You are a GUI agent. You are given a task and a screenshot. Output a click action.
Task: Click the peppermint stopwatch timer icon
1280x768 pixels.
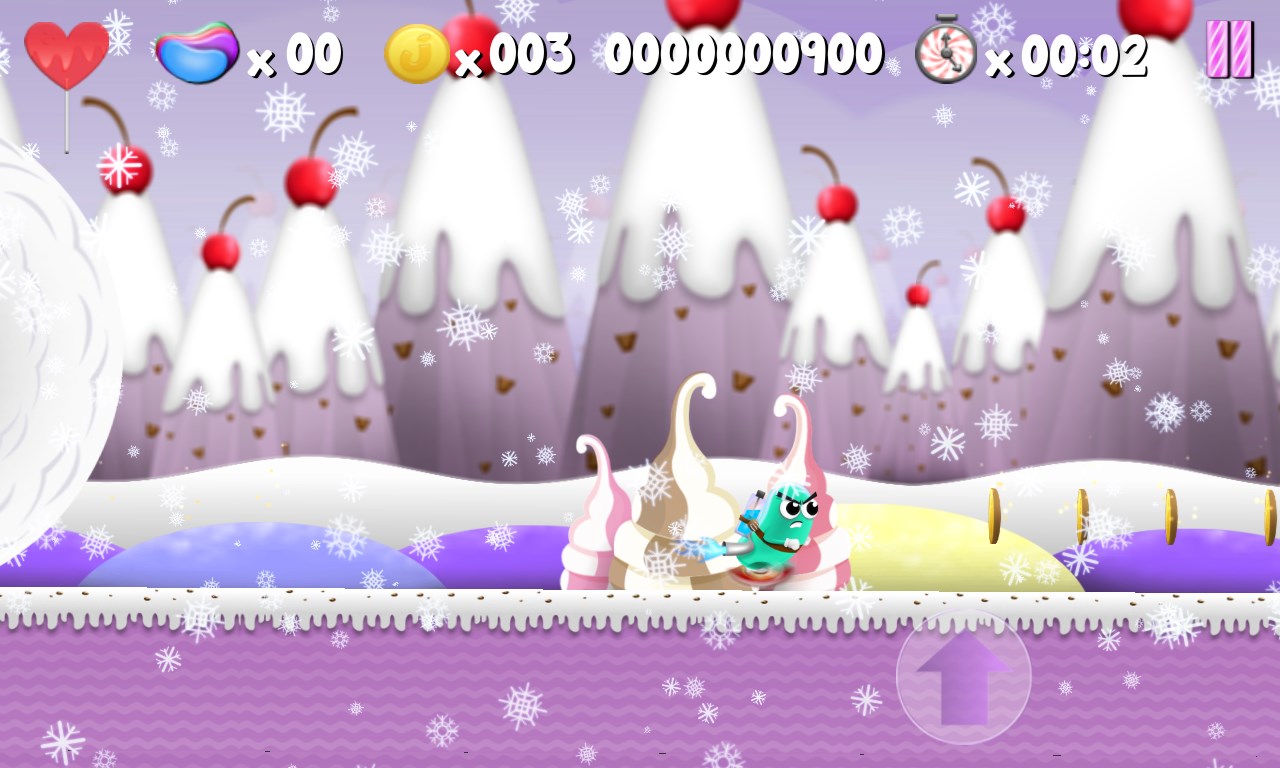pos(945,52)
